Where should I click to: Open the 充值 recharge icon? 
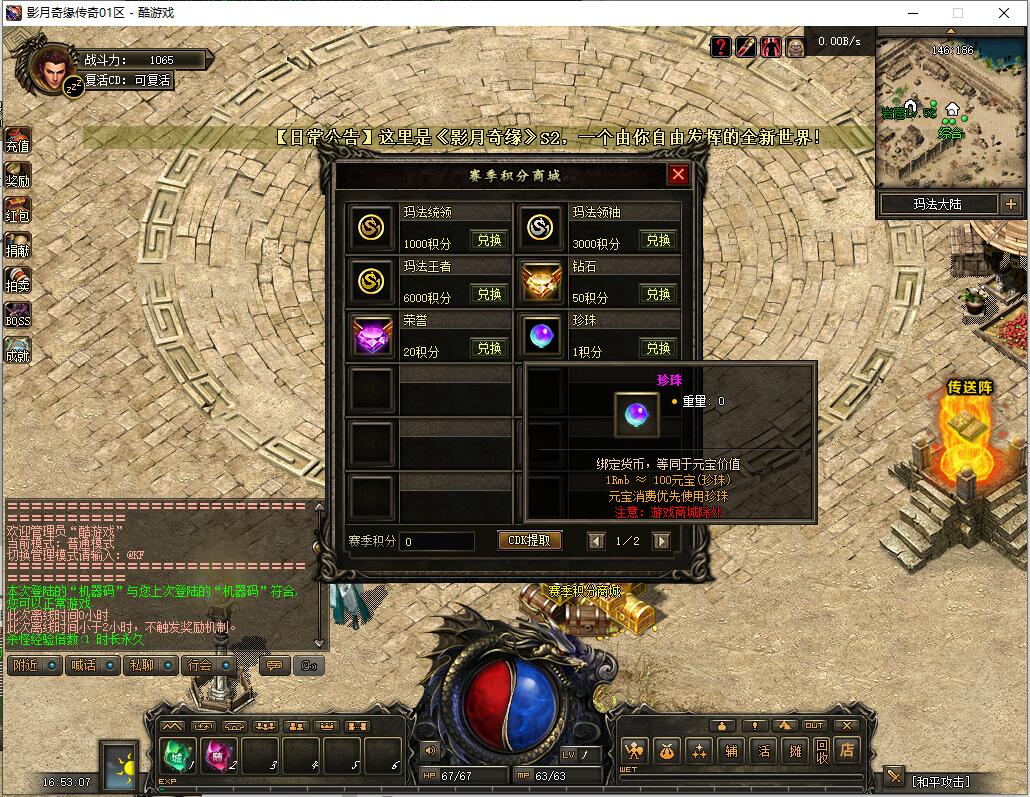18,141
